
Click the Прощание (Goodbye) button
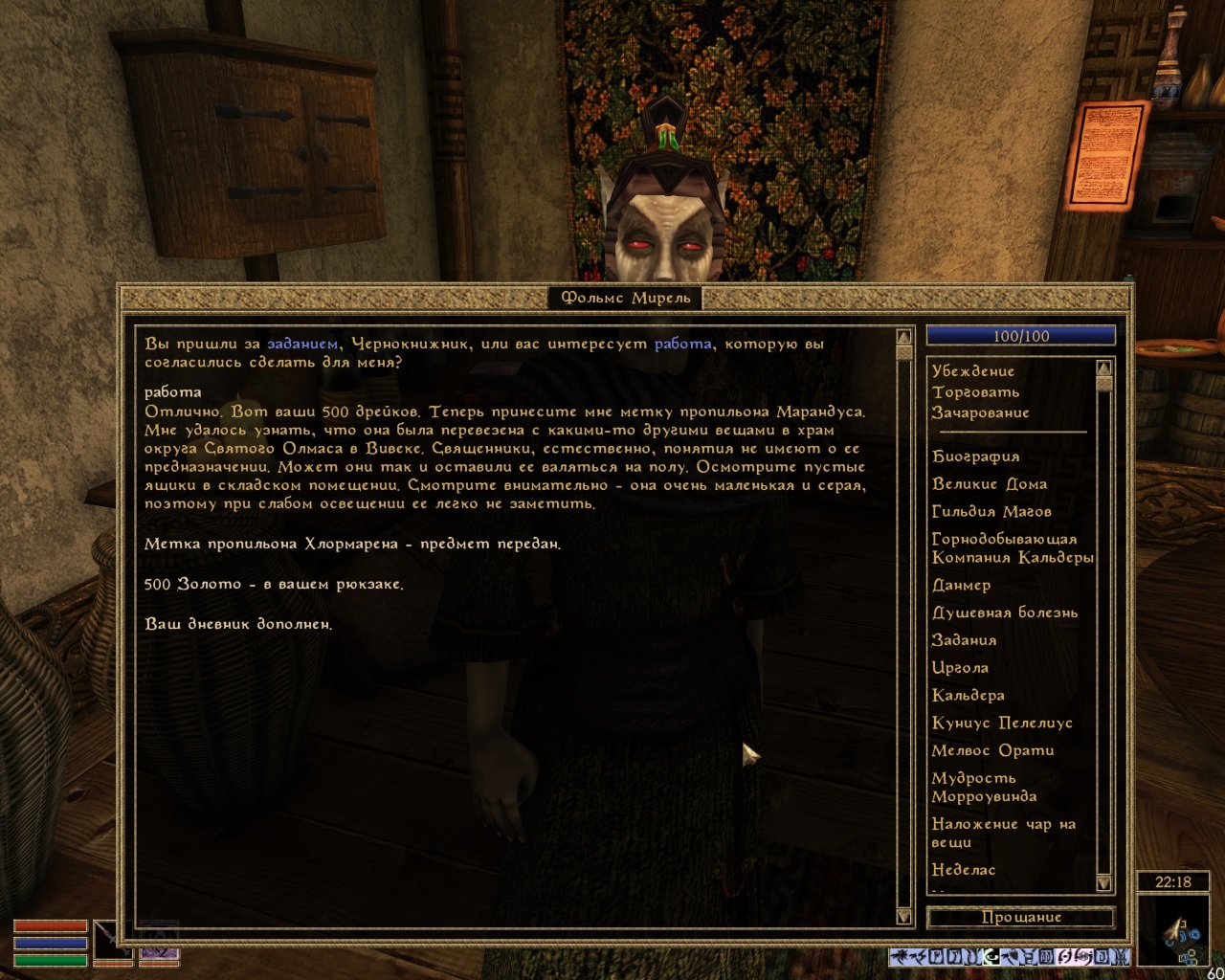point(1020,917)
